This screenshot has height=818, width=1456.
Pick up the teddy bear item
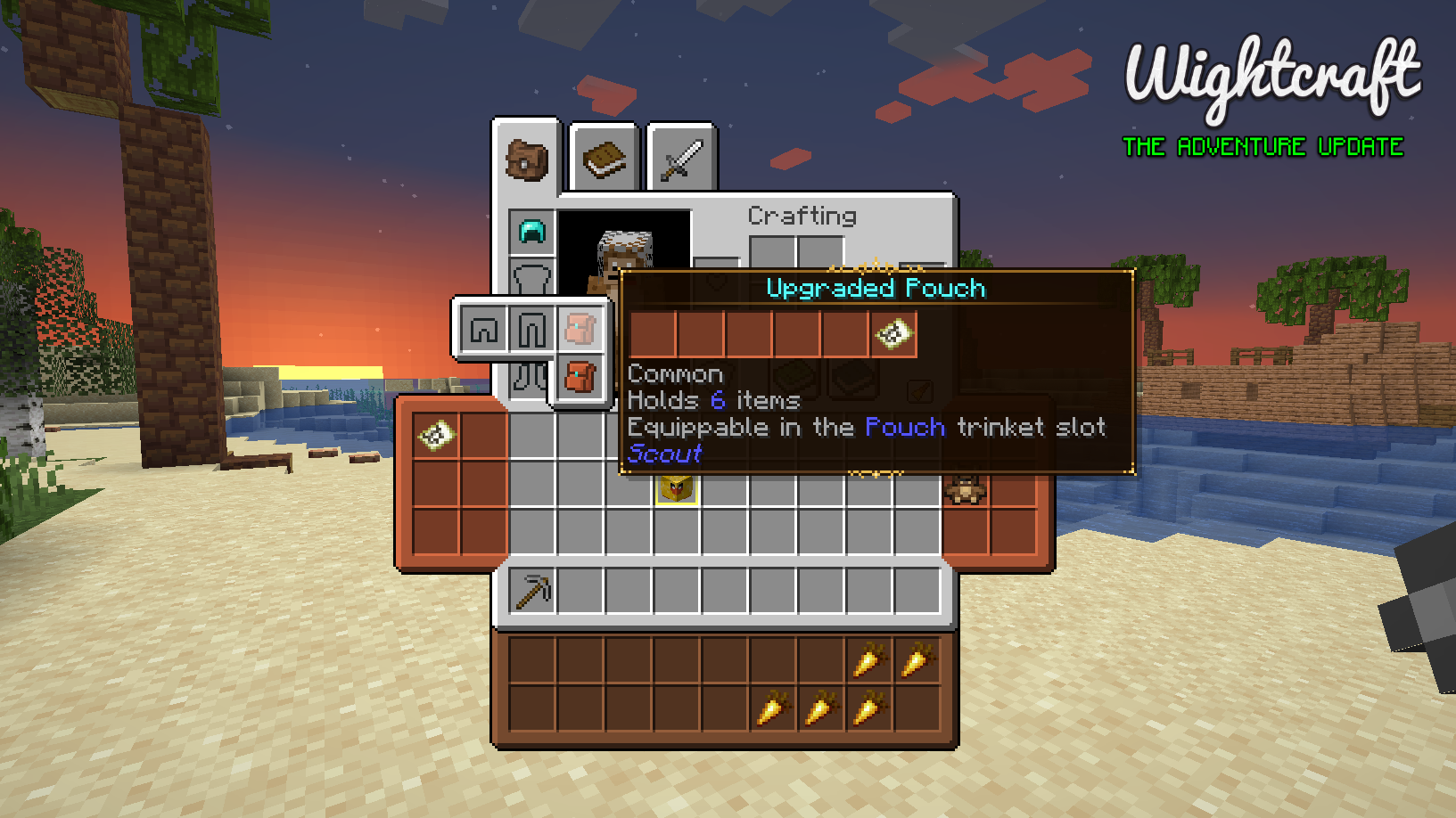pos(966,488)
